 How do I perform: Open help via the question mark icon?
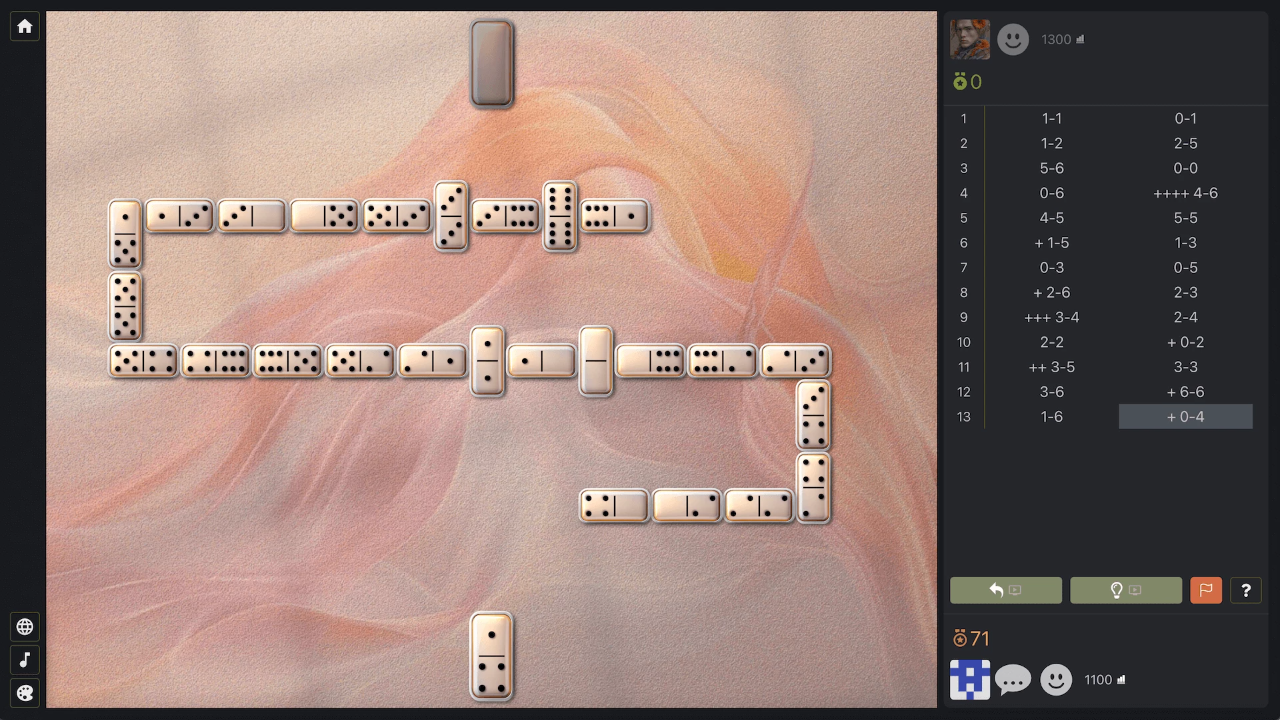(x=1246, y=590)
